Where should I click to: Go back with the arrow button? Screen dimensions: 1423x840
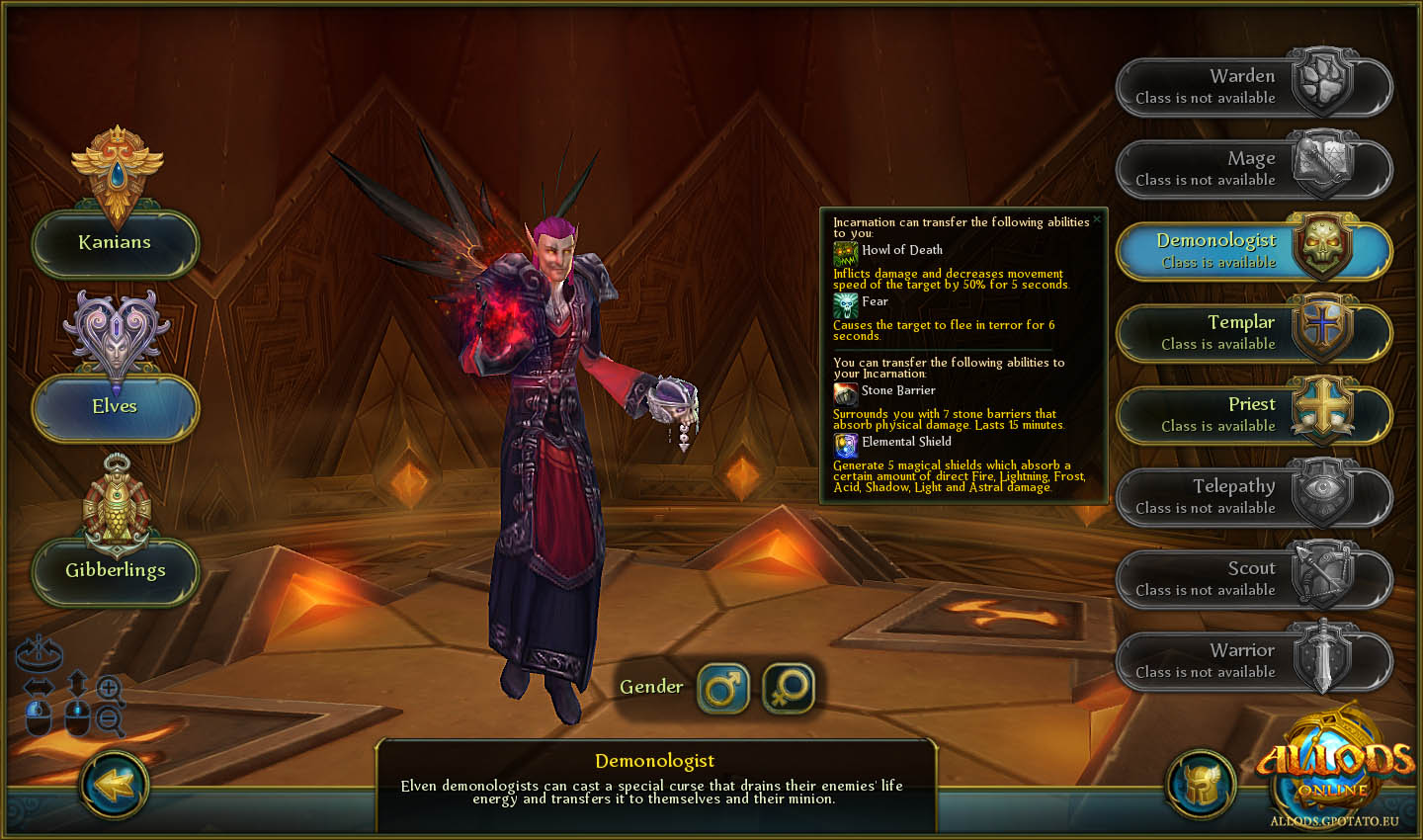pos(115,786)
